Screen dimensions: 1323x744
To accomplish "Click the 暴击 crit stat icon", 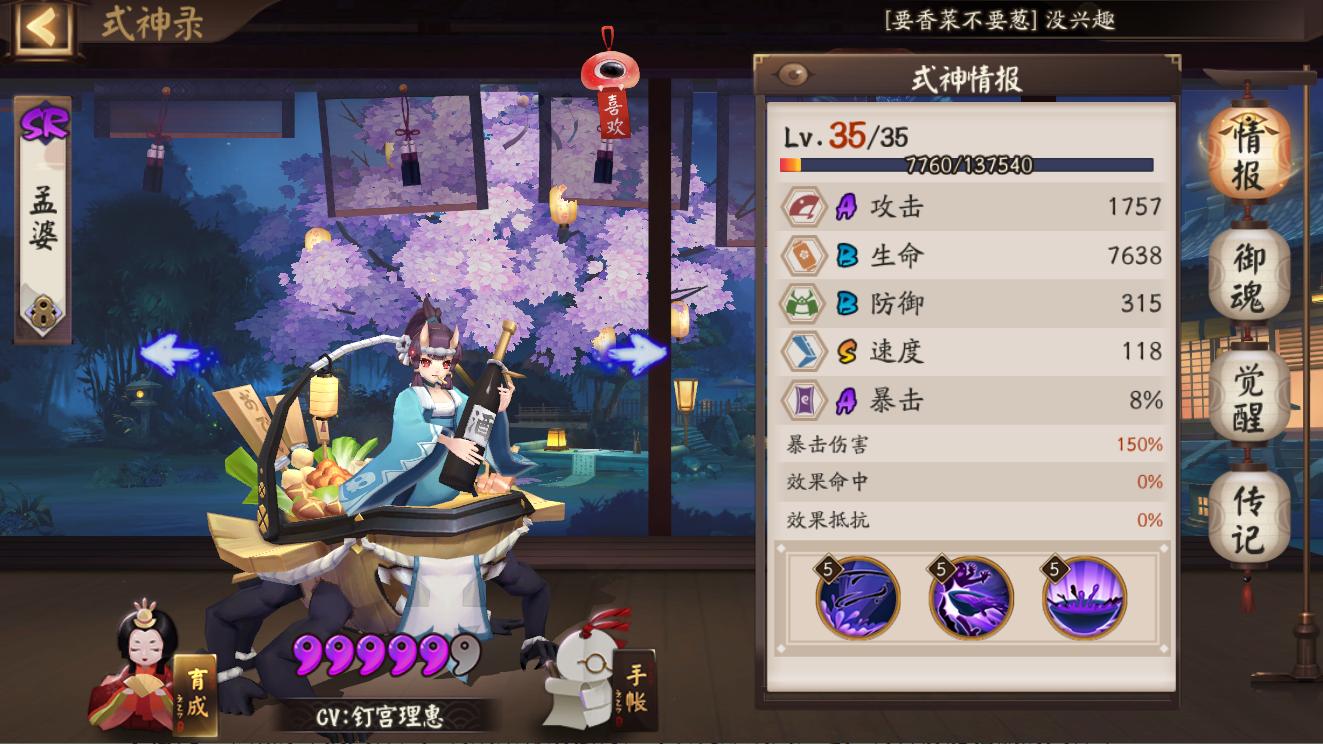I will [x=802, y=400].
